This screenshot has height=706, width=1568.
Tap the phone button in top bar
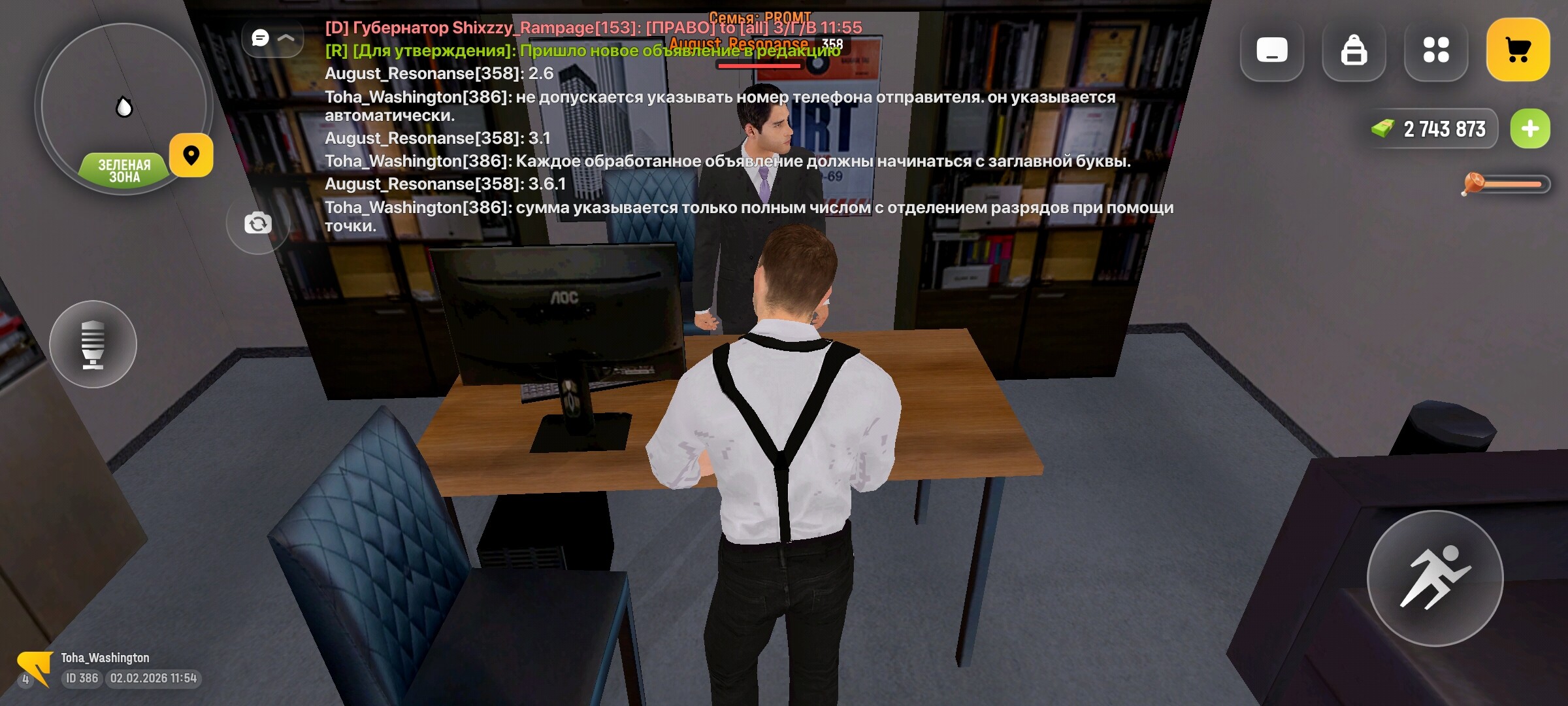(x=1271, y=50)
